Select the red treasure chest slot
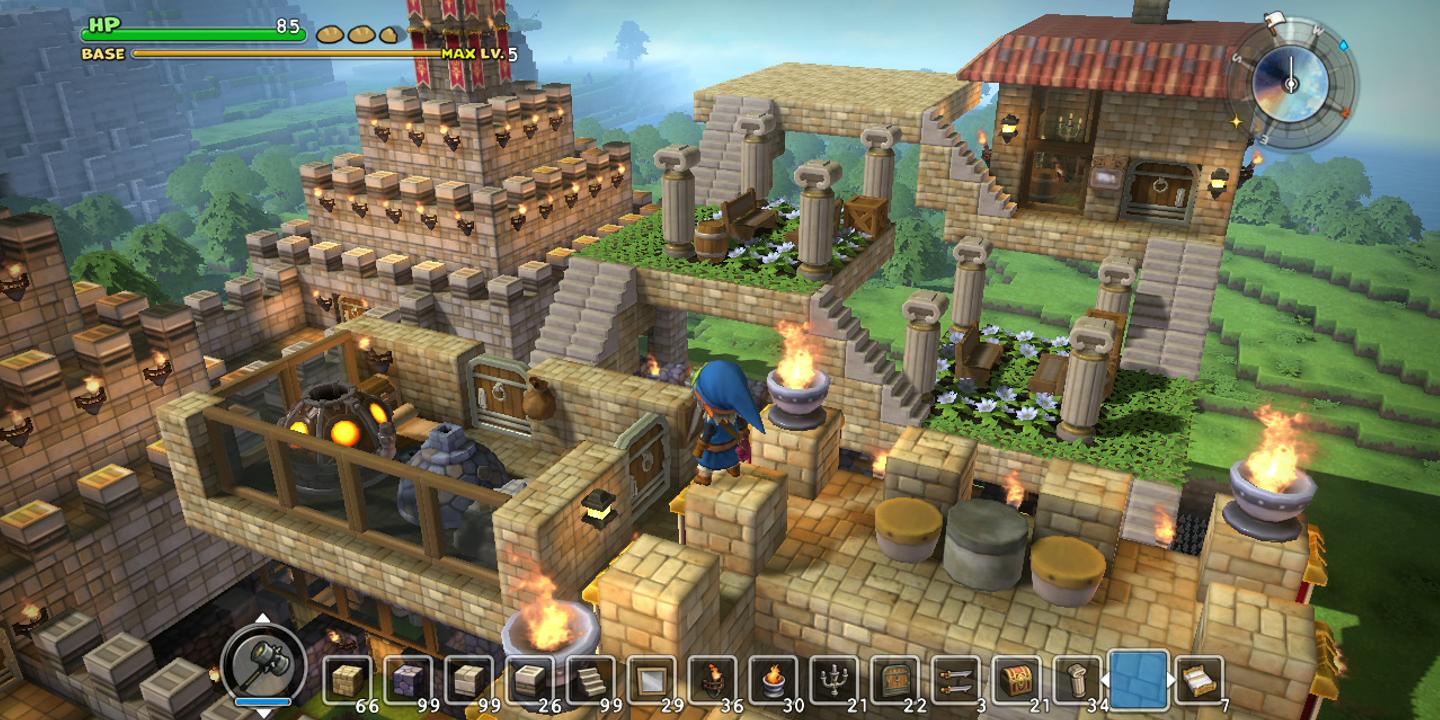The width and height of the screenshot is (1440, 720). tap(1016, 681)
